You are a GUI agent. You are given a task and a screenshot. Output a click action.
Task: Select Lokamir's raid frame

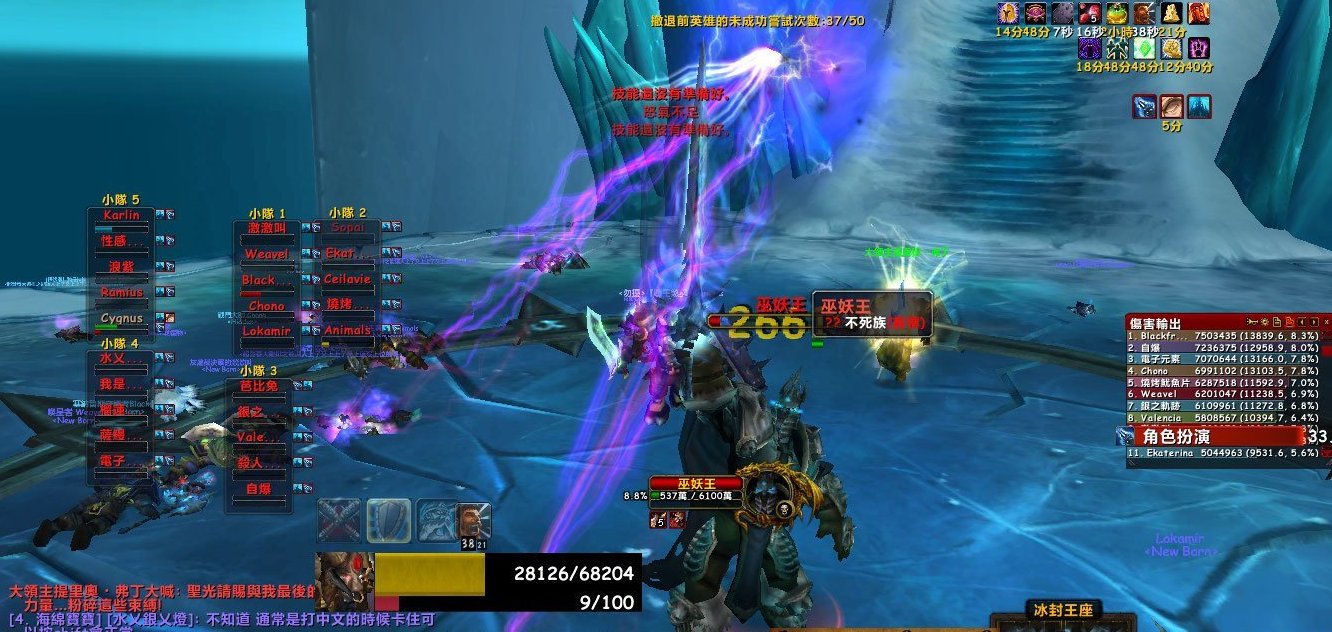click(266, 331)
